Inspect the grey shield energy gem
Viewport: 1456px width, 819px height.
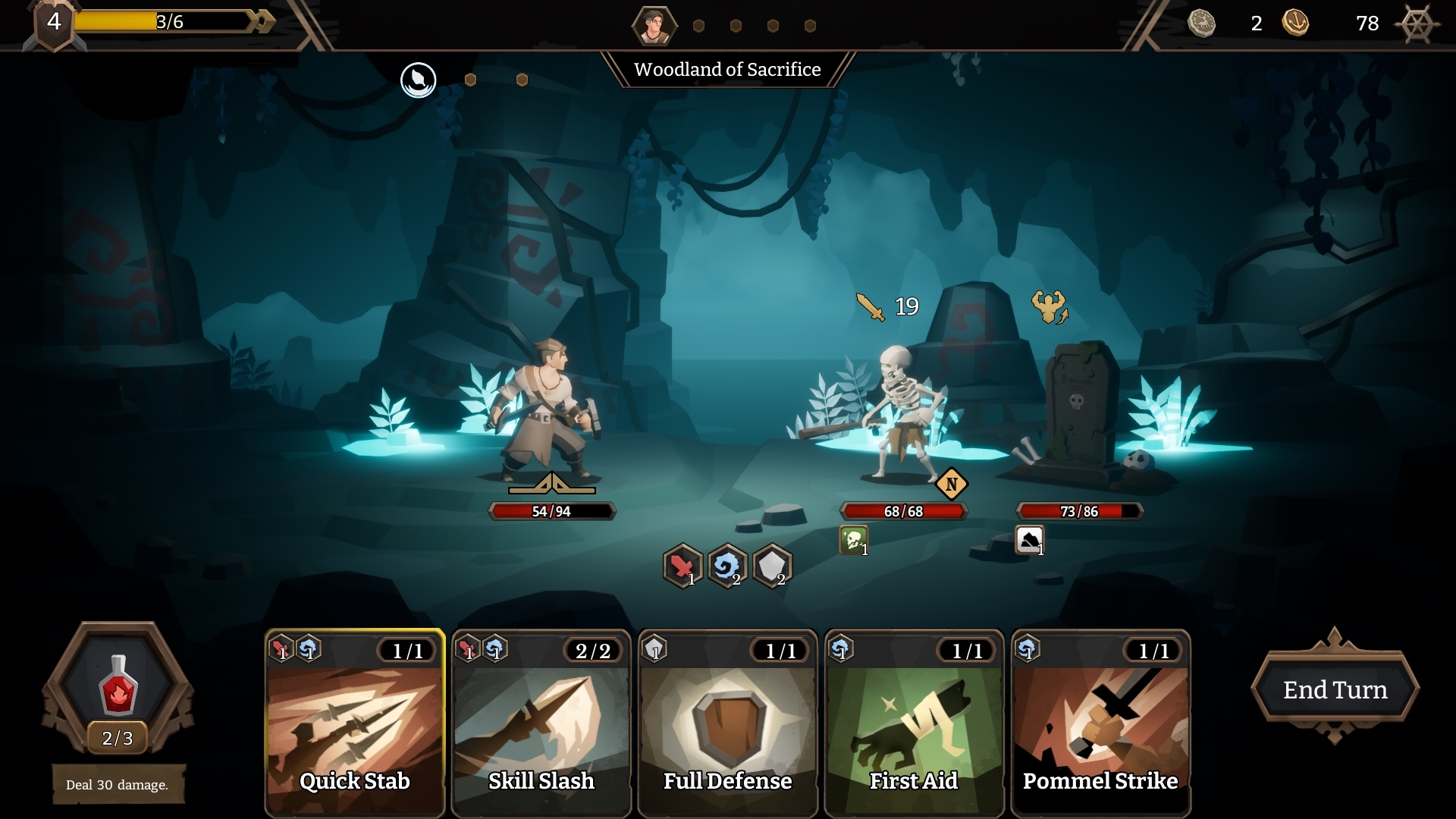click(x=772, y=566)
